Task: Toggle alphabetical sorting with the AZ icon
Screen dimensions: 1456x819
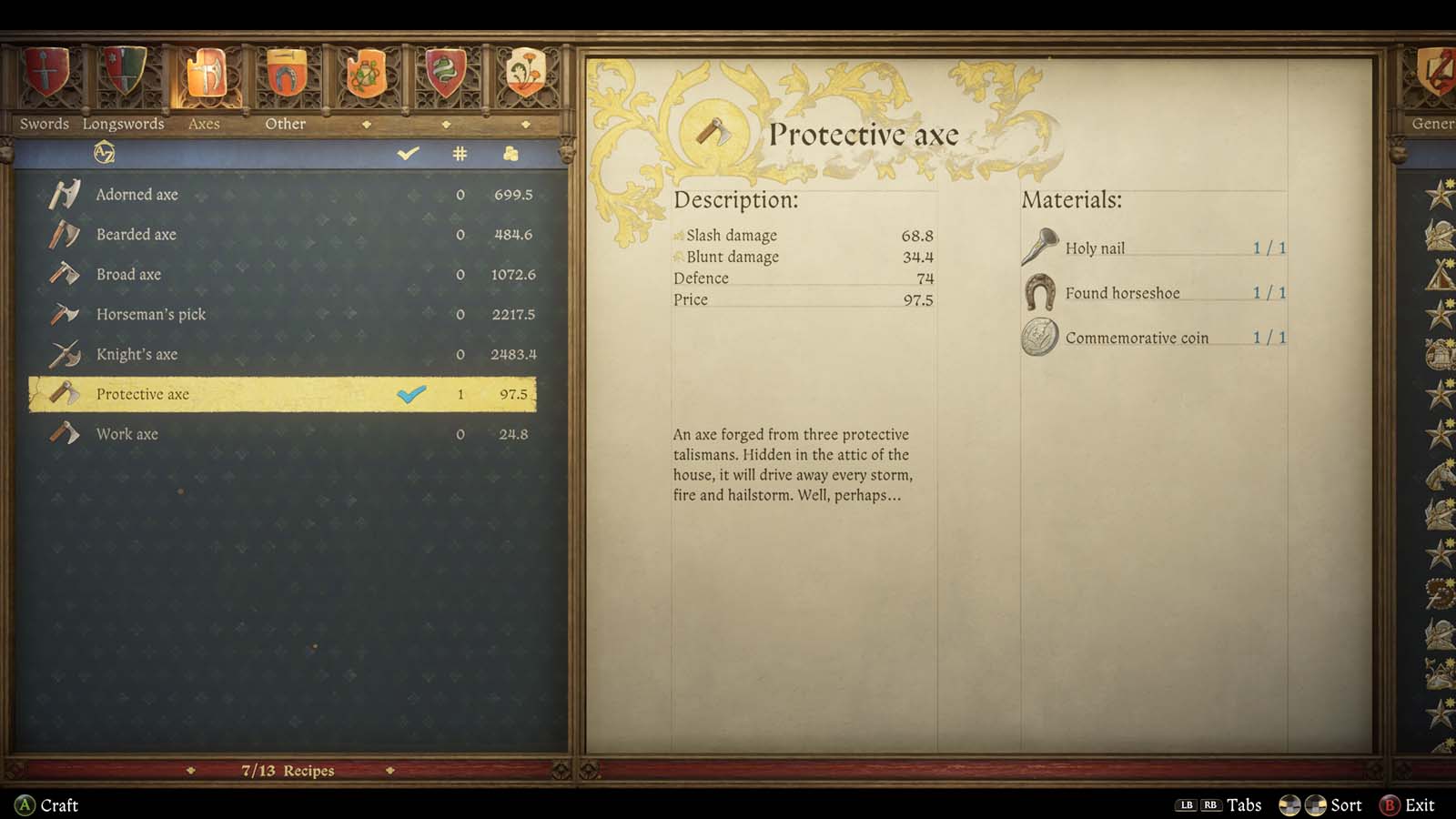Action: [x=103, y=154]
